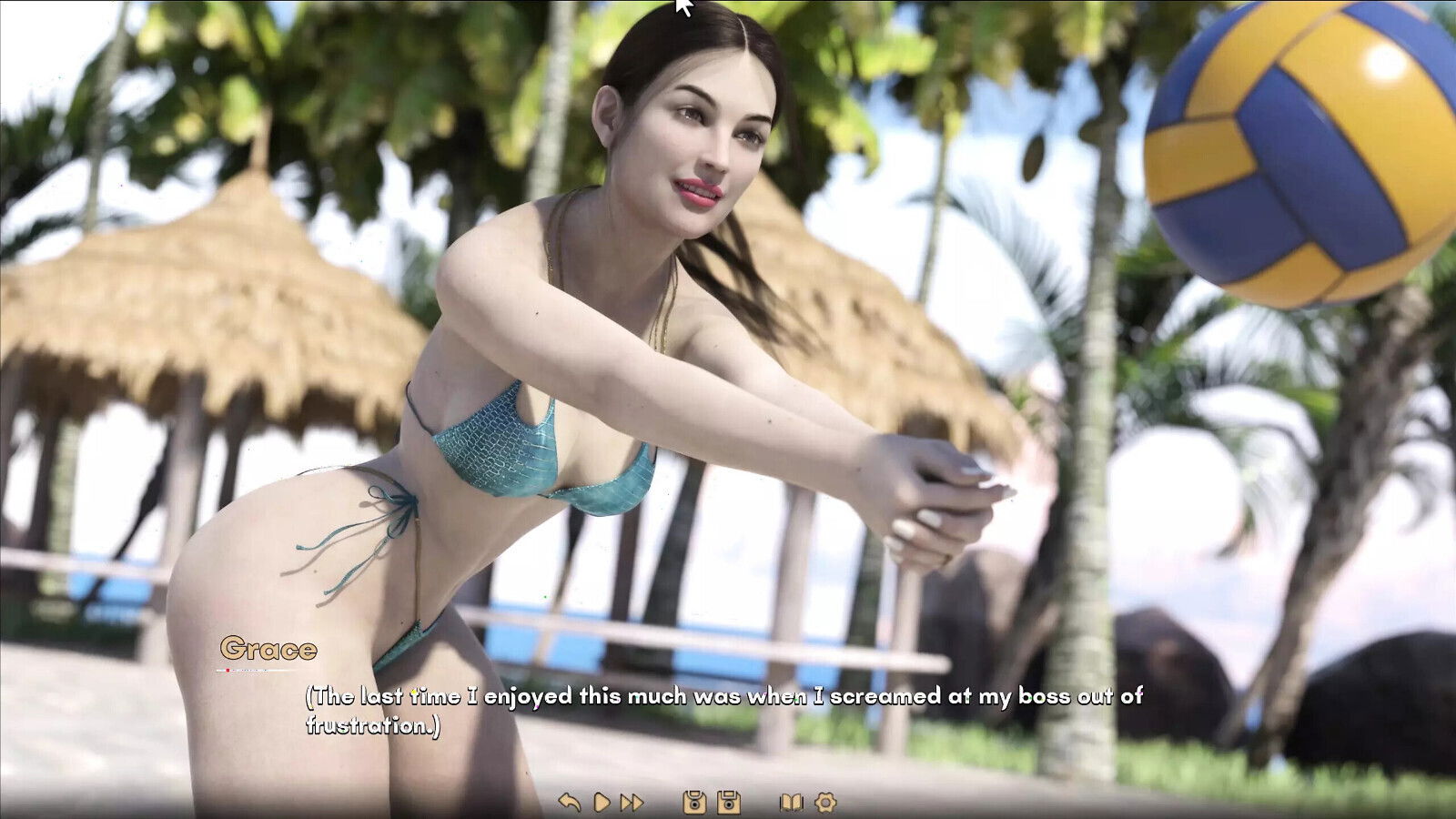Open the book-shaped history log icon

[x=791, y=802]
